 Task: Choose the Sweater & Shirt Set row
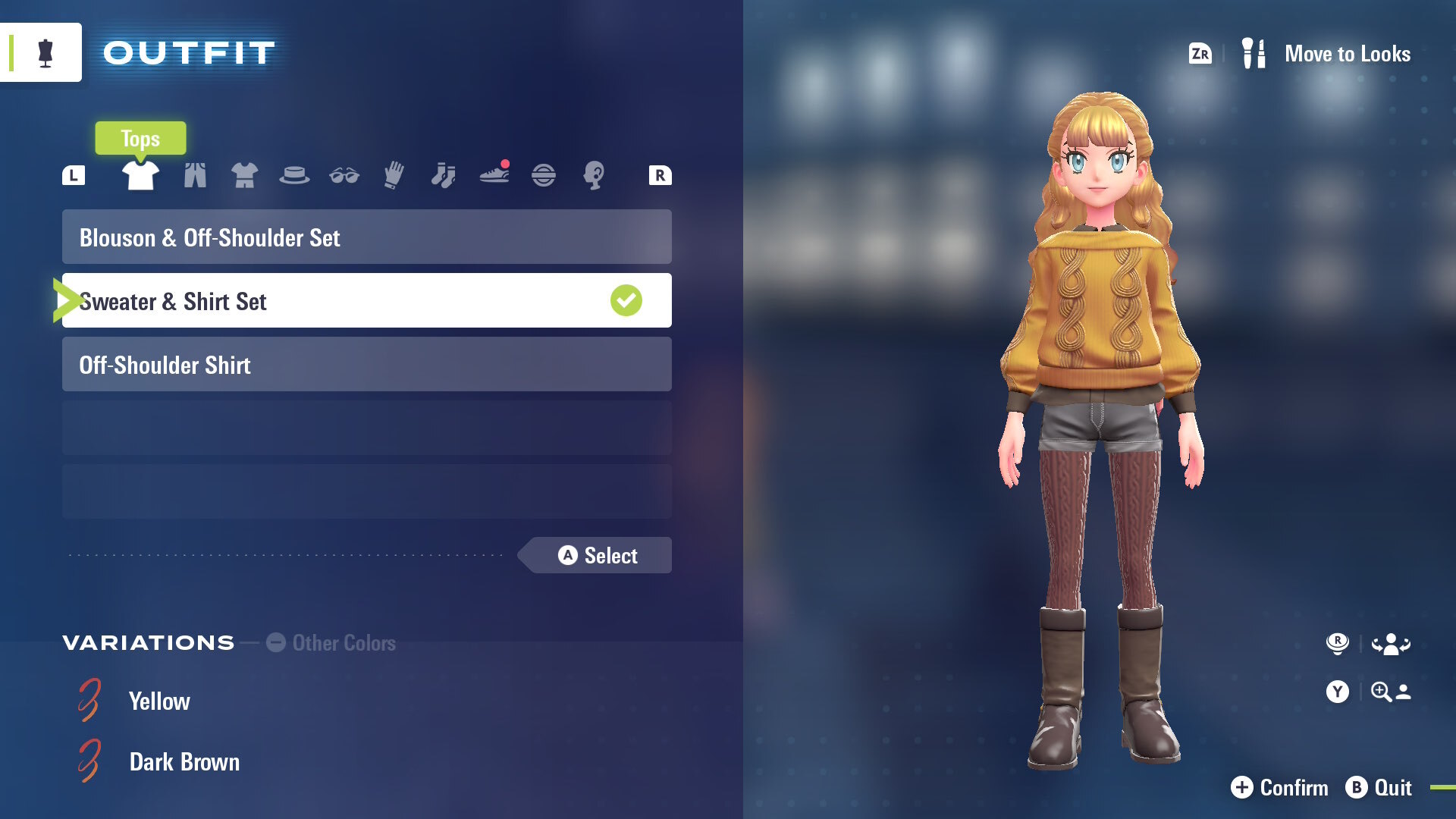click(366, 301)
